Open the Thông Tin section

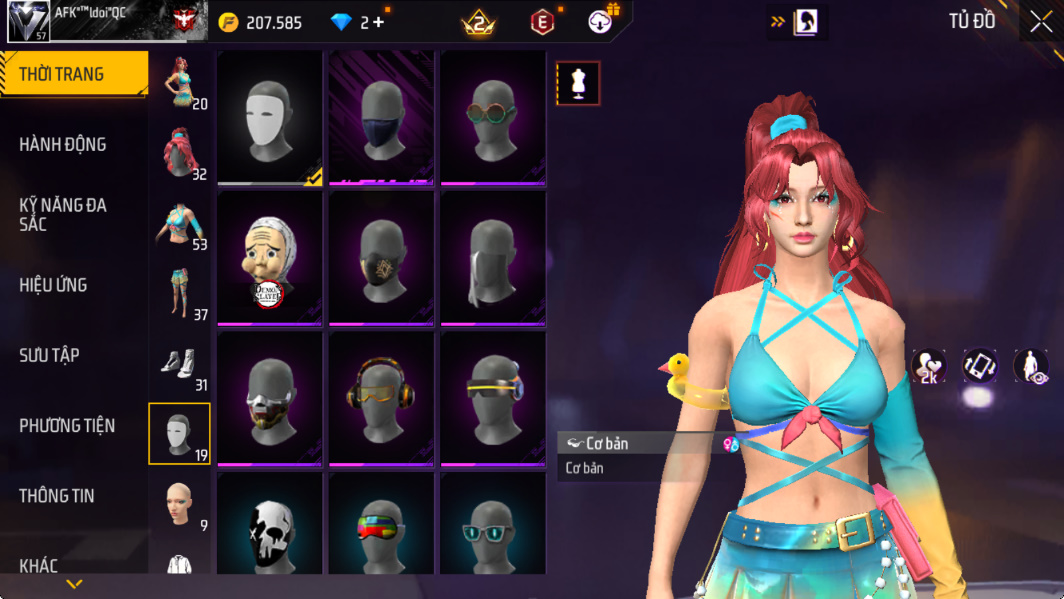click(x=56, y=496)
